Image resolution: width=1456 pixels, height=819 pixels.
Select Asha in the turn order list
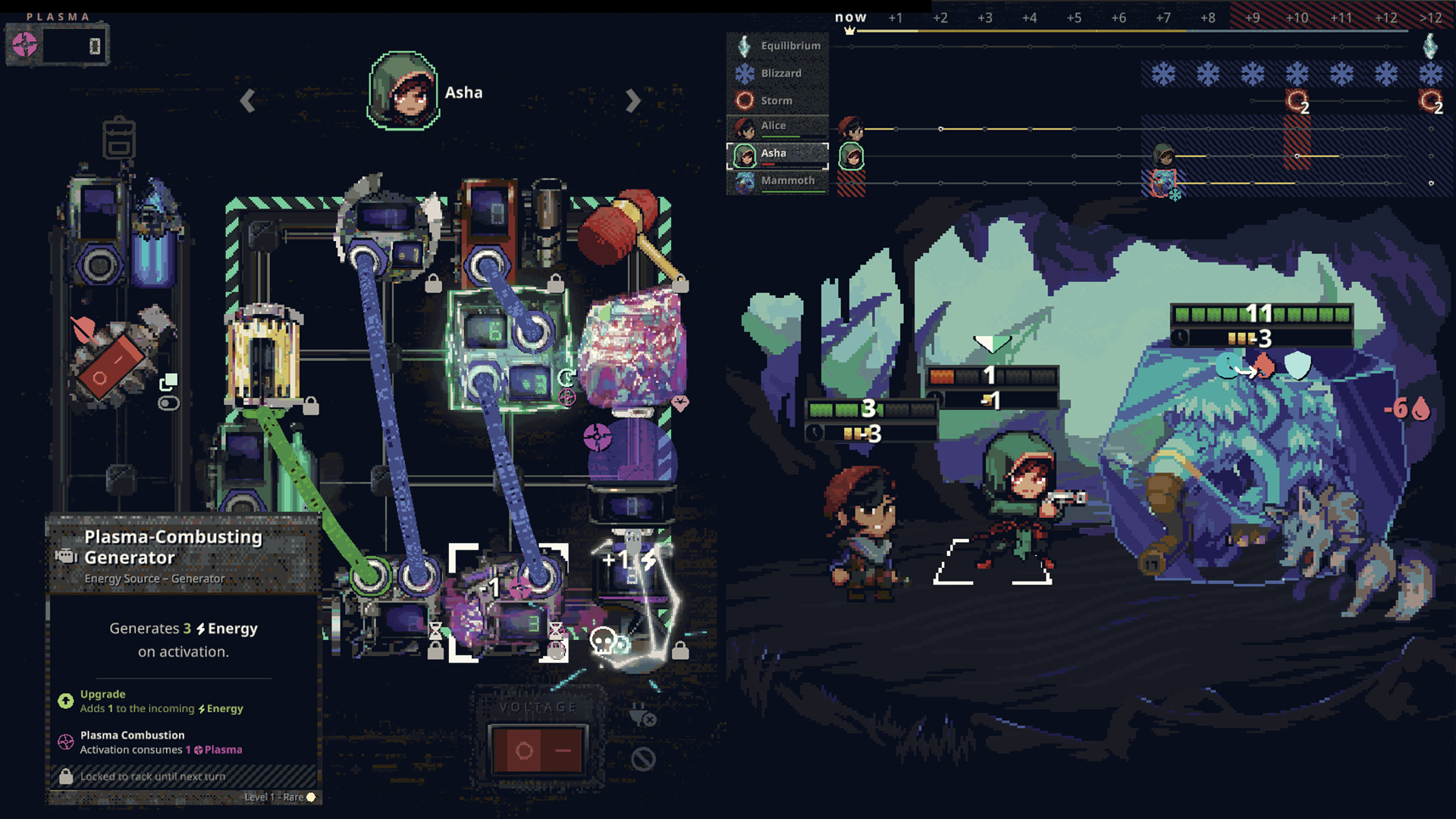777,154
